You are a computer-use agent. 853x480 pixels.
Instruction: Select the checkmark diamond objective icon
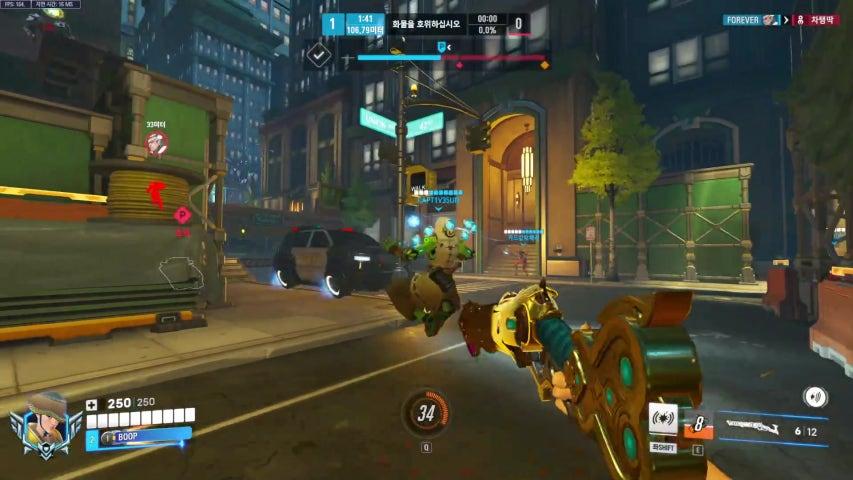pyautogui.click(x=319, y=56)
